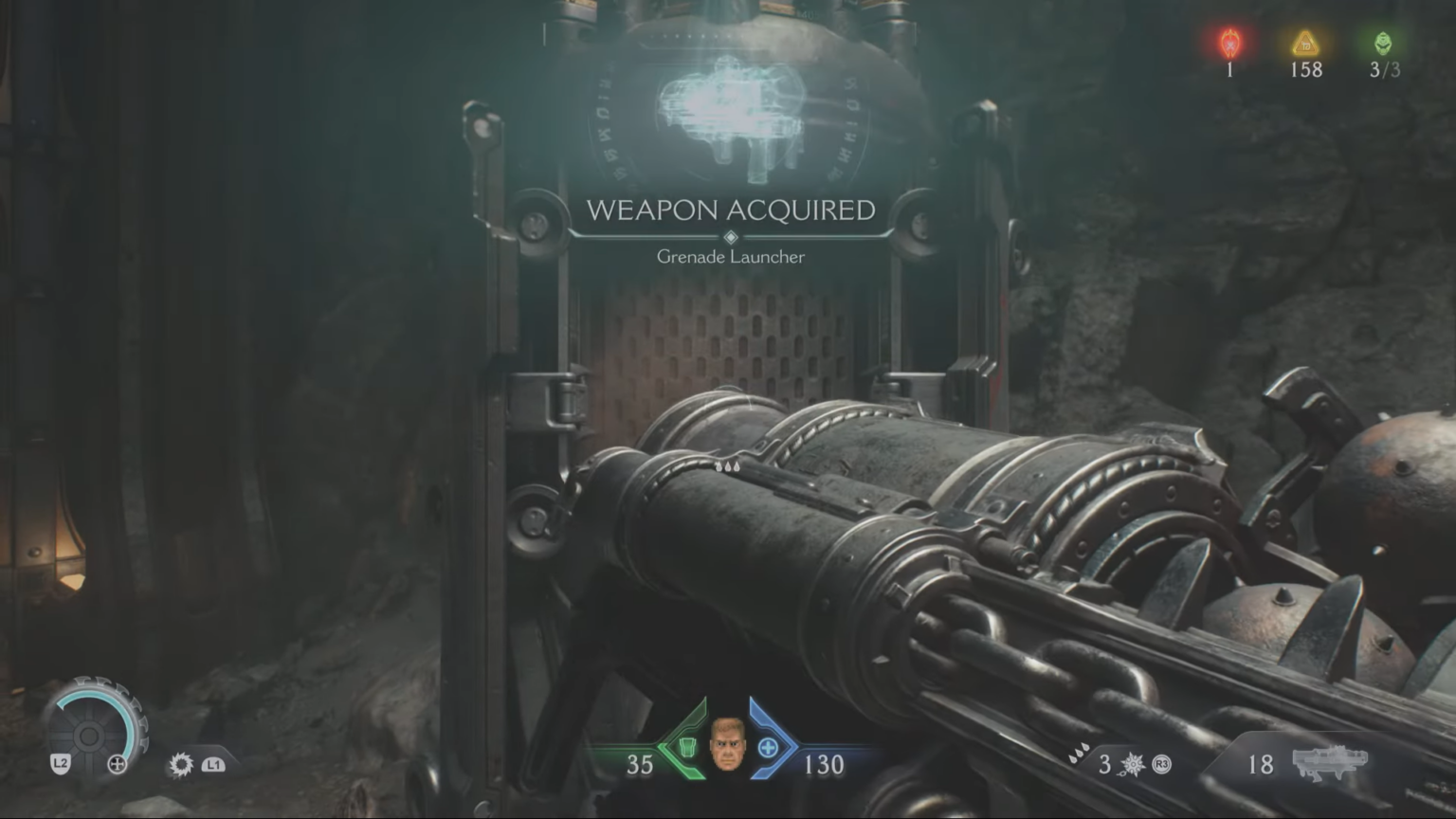Select the spiked frag grenade icon beside R3
The height and width of the screenshot is (819, 1456).
pyautogui.click(x=1134, y=764)
